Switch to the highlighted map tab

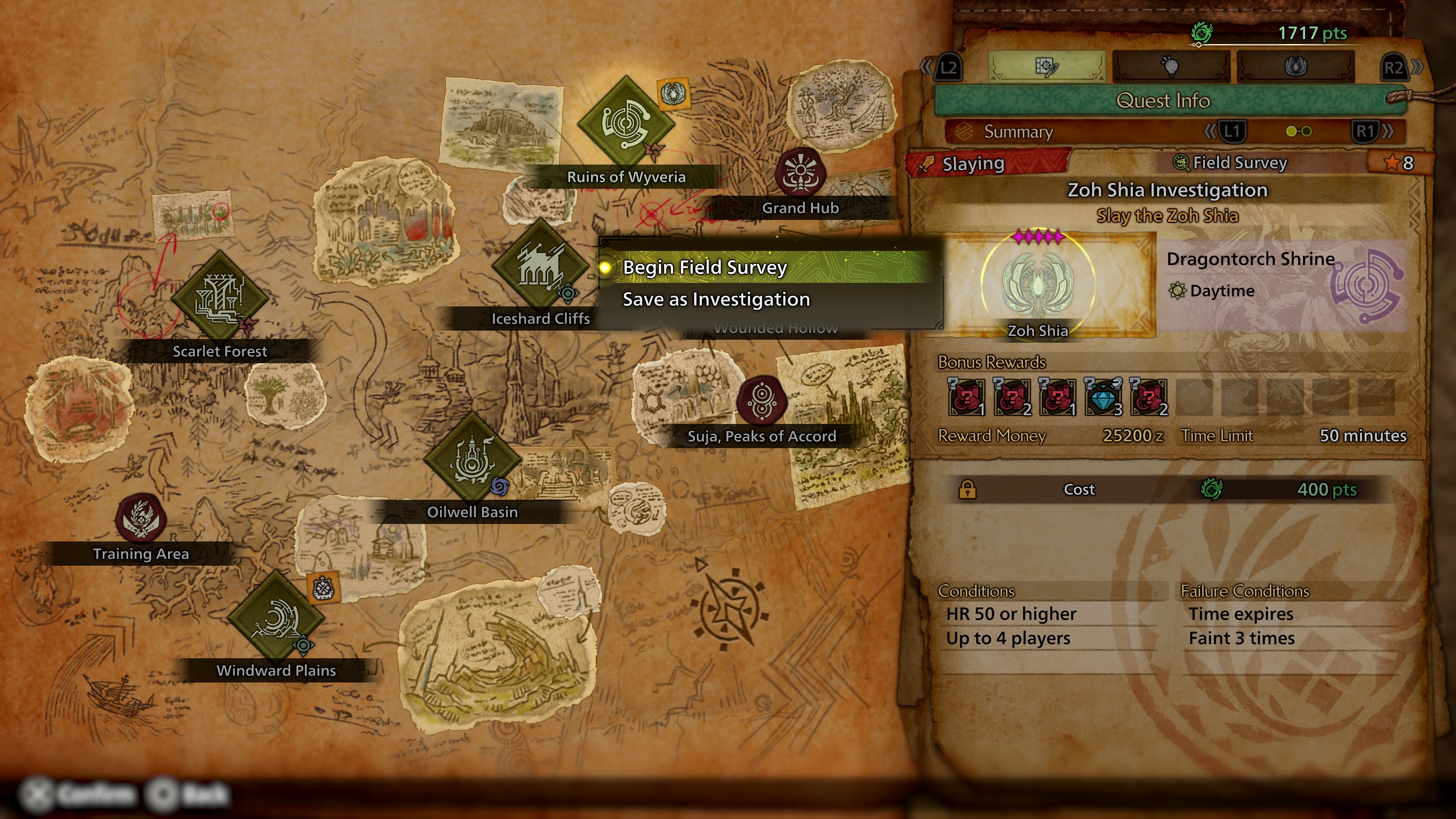click(x=1047, y=67)
